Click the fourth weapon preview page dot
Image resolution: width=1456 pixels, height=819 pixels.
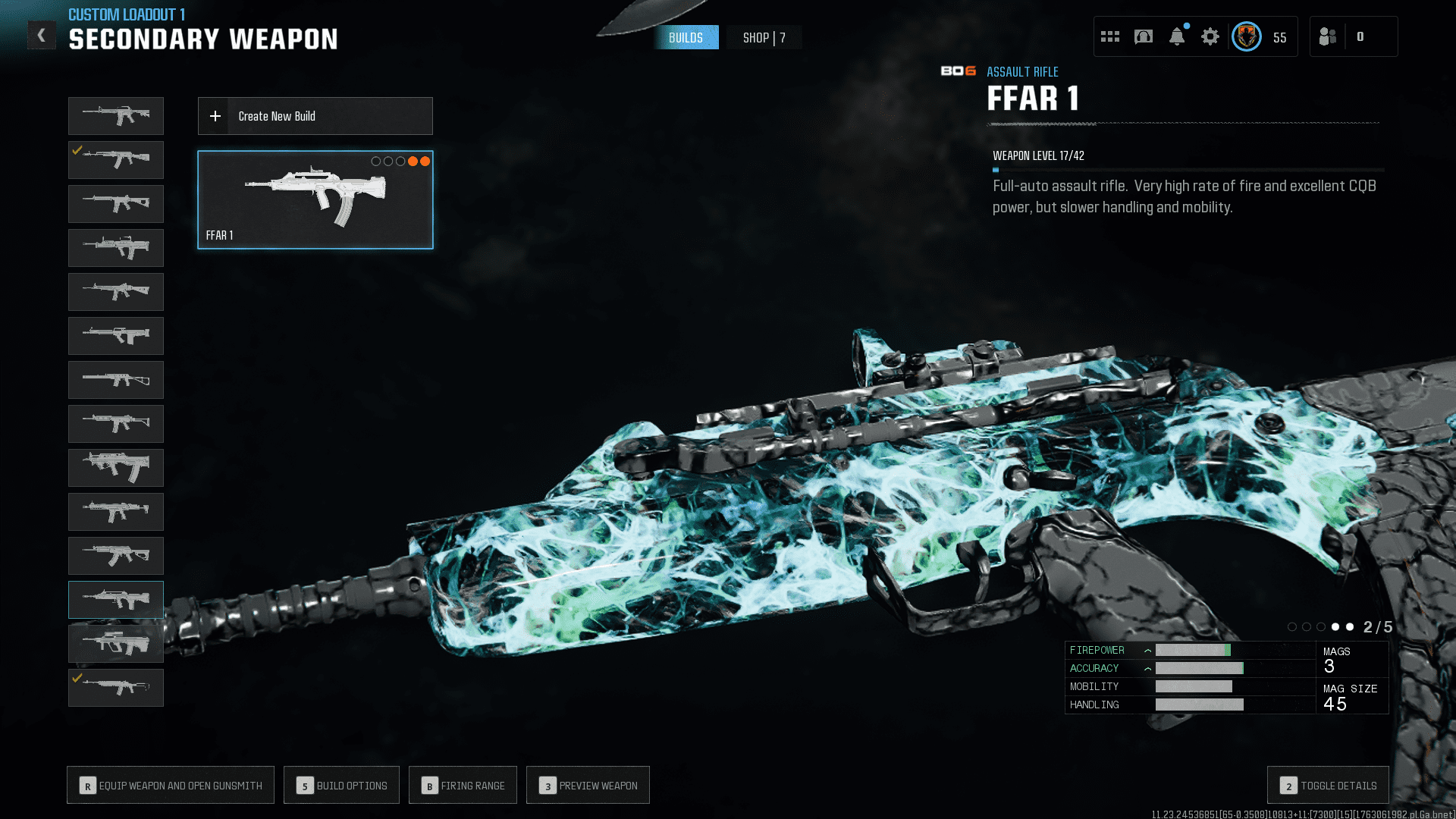[1335, 627]
